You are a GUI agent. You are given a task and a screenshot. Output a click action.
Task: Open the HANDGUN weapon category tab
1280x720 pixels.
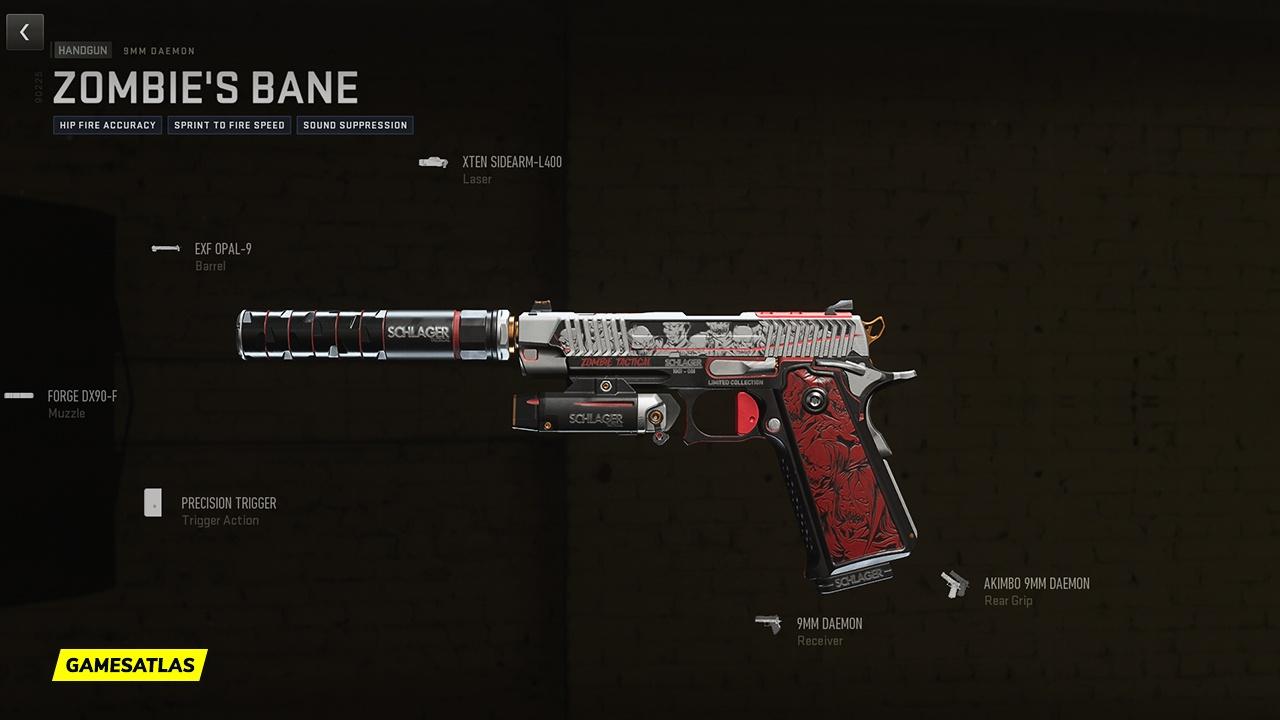[x=81, y=50]
